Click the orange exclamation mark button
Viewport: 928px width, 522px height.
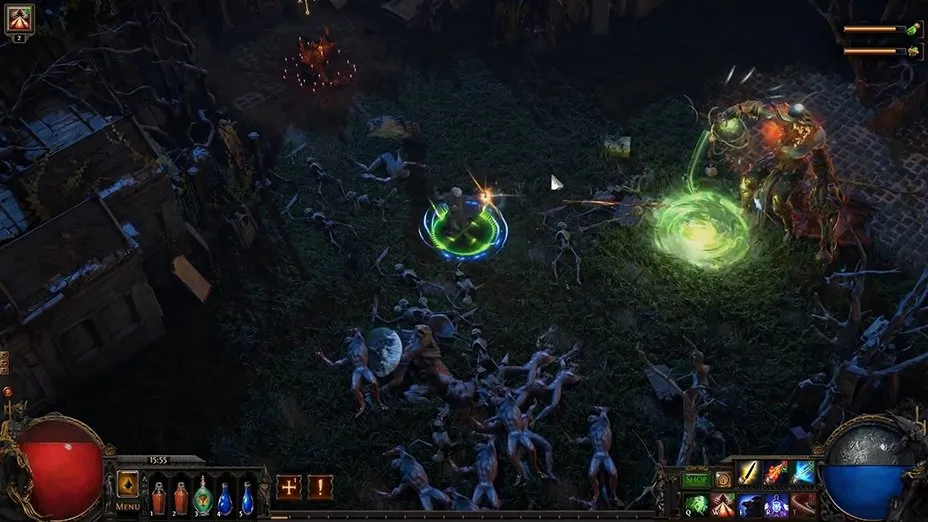coord(320,487)
